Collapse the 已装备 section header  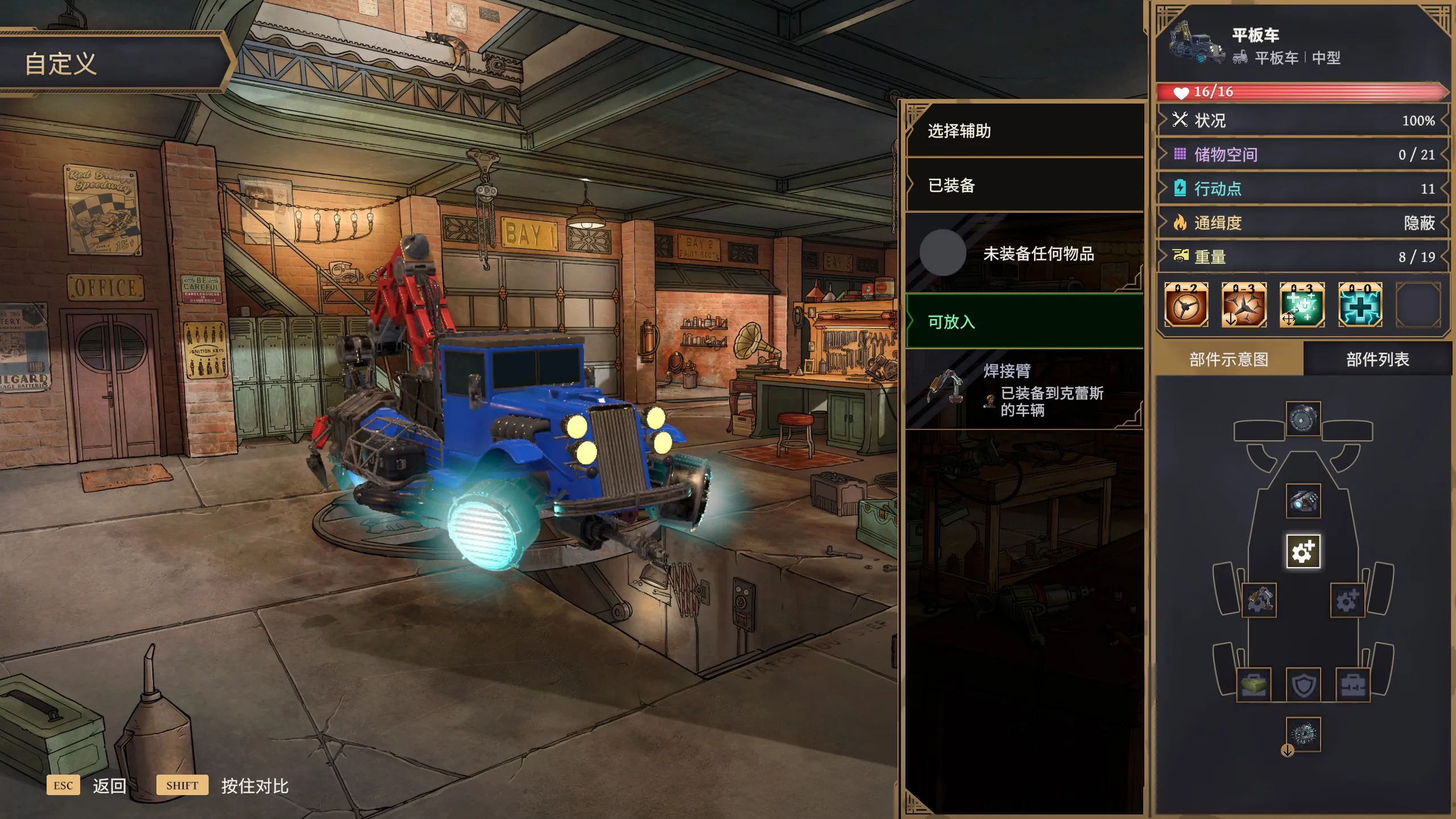click(1024, 185)
